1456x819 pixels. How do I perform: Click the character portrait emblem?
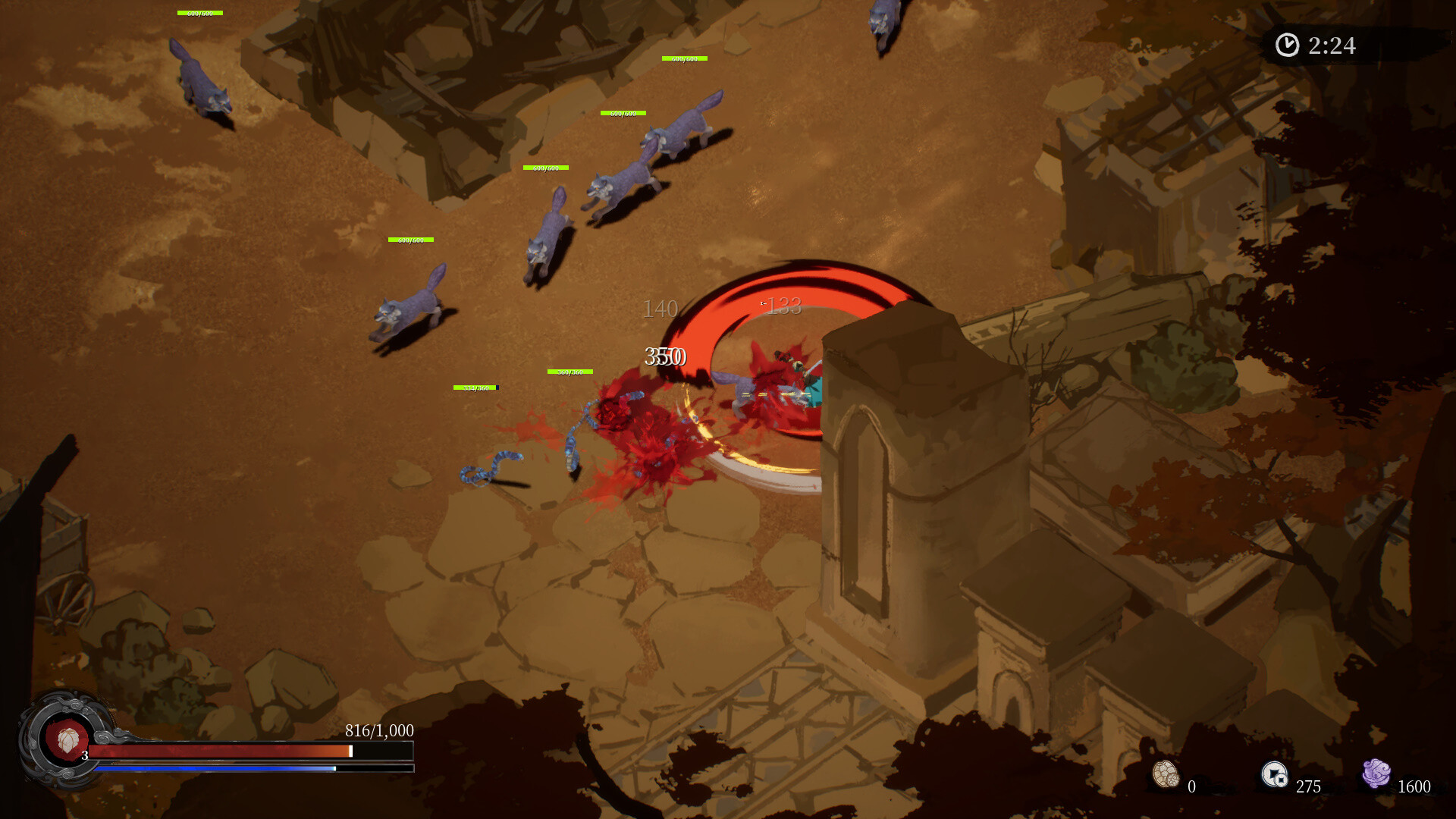coord(67,739)
